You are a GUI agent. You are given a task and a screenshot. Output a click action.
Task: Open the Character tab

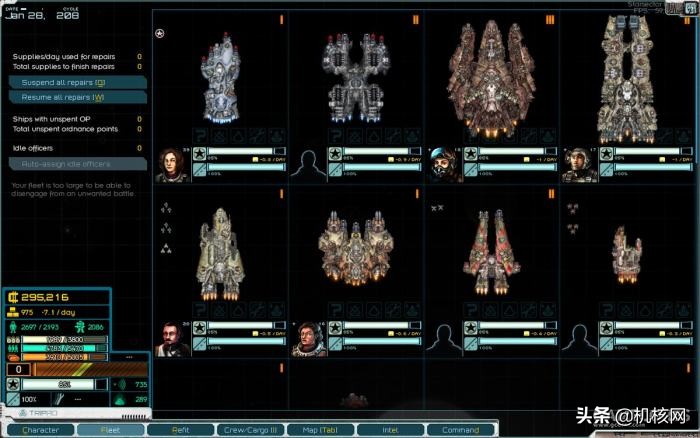(x=41, y=430)
